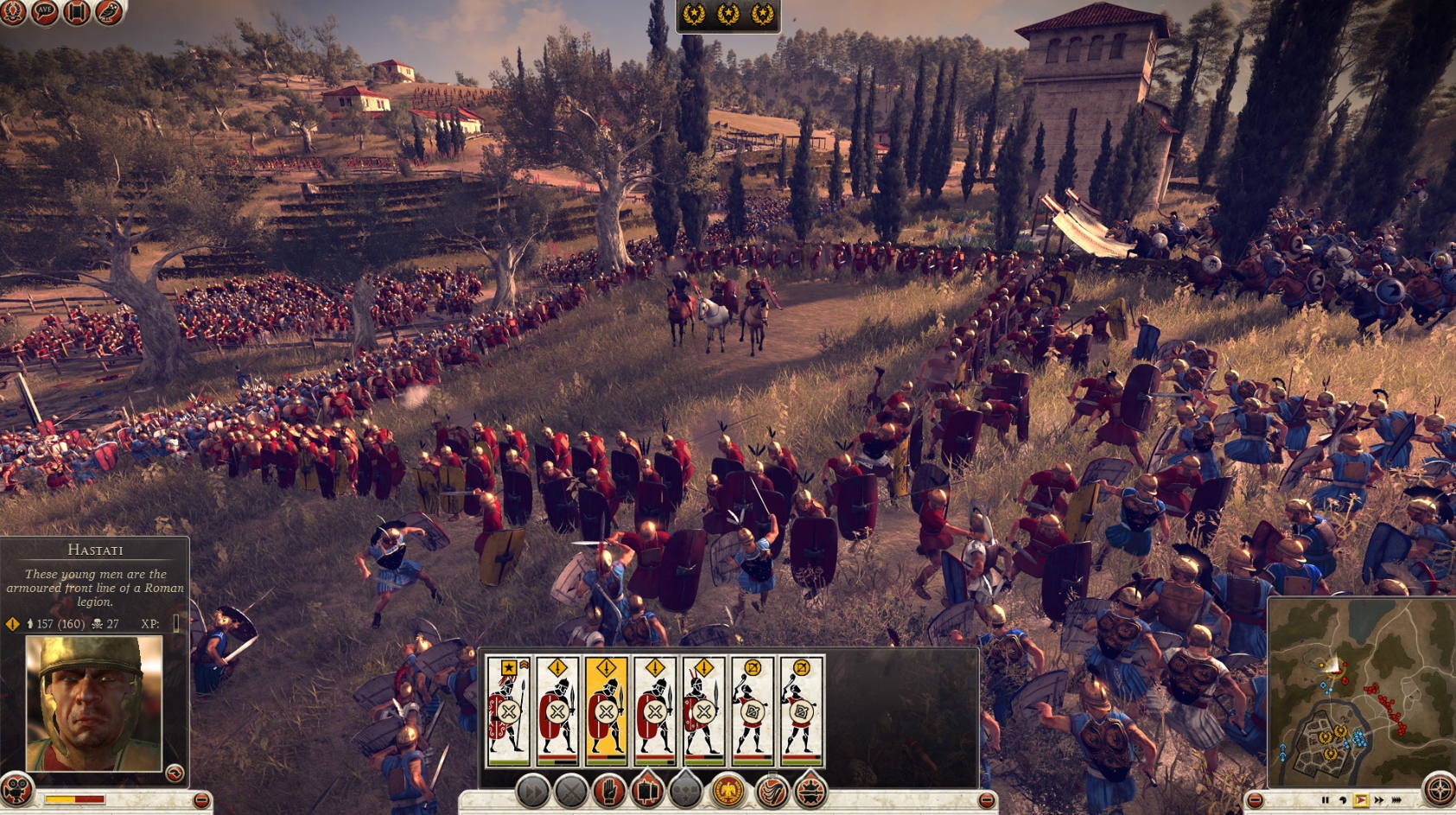Collapse the unit panel with left minus button
Screen dimensions: 1456x815
[x=200, y=799]
